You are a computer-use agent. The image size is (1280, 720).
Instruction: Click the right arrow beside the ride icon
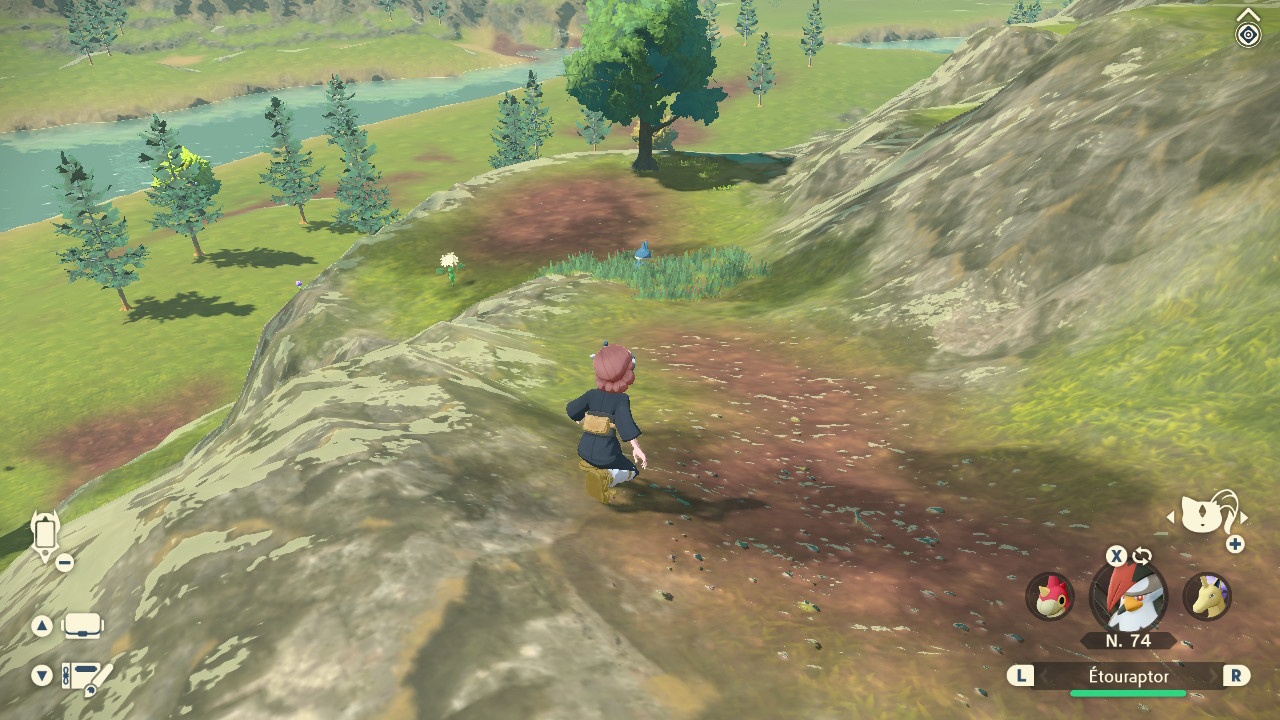[x=1244, y=517]
